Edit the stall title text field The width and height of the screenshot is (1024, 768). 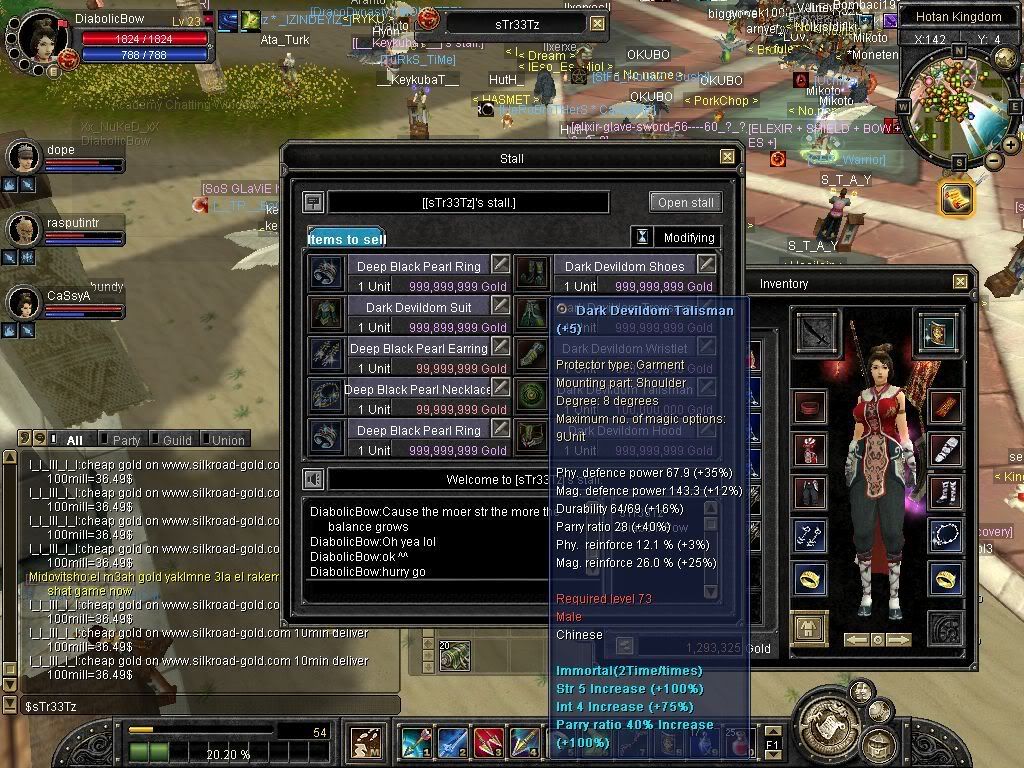468,203
